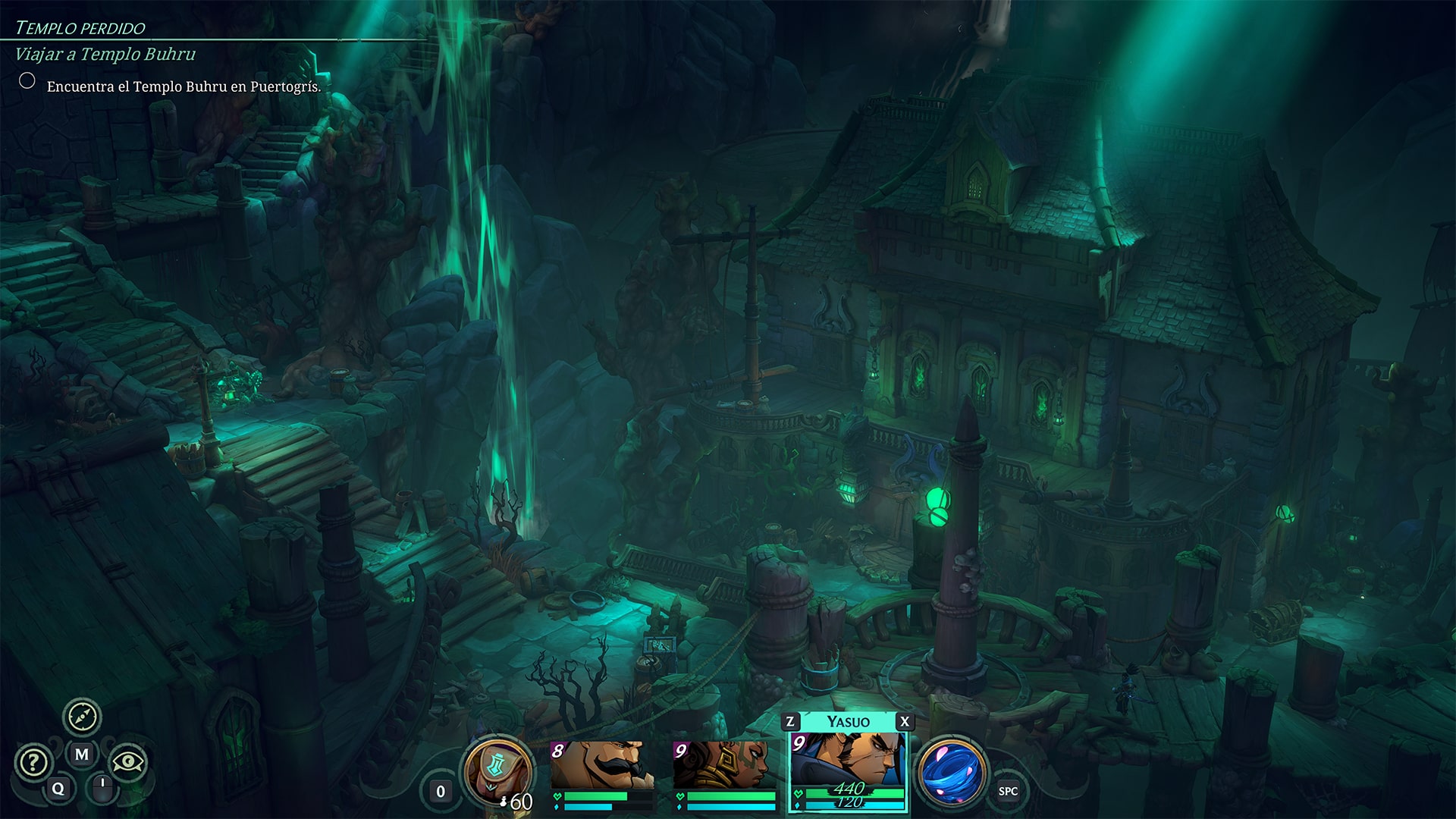The image size is (1456, 819).
Task: Click the gold counter showing 0
Action: click(x=440, y=792)
